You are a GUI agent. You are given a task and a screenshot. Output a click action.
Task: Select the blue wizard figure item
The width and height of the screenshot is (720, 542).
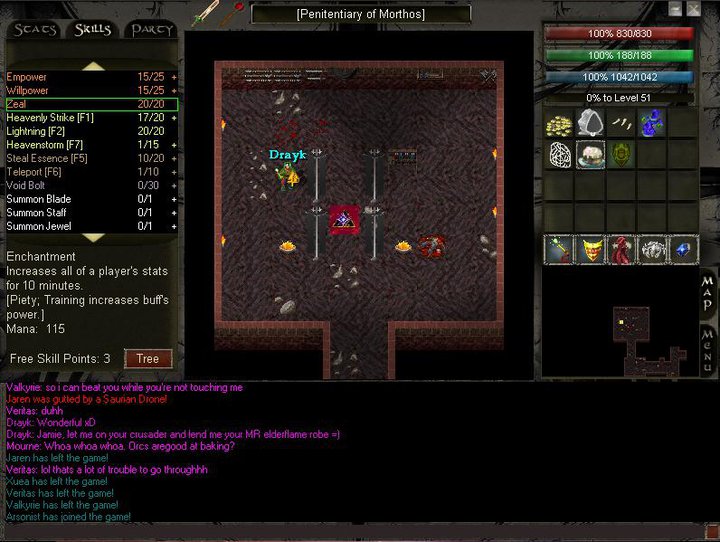(x=654, y=124)
